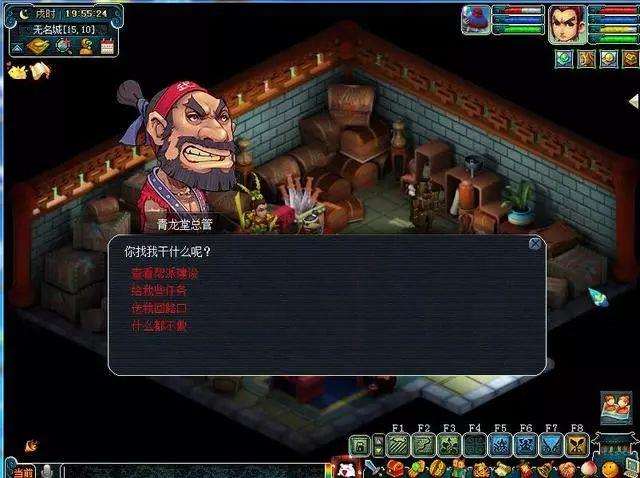Close the NPC dialogue box
The height and width of the screenshot is (478, 640).
click(535, 243)
